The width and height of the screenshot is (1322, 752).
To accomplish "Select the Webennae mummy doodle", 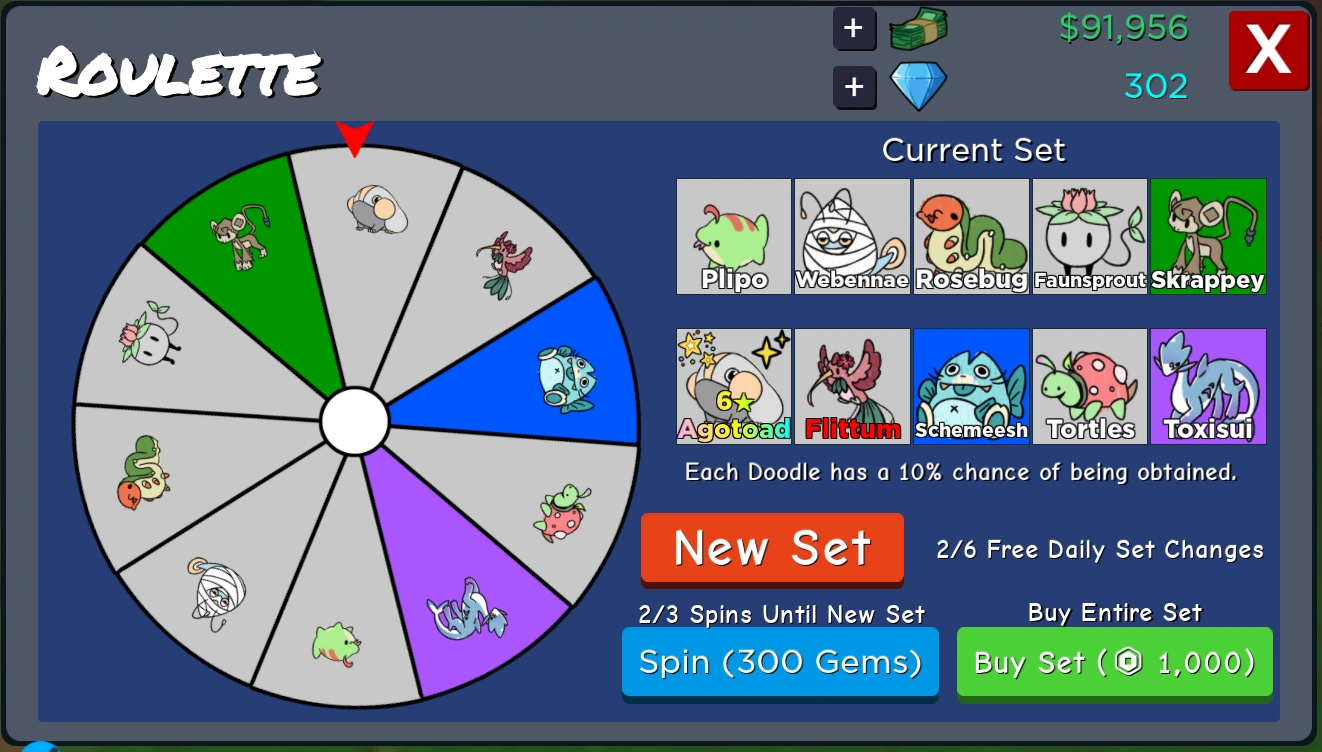I will pyautogui.click(x=851, y=236).
